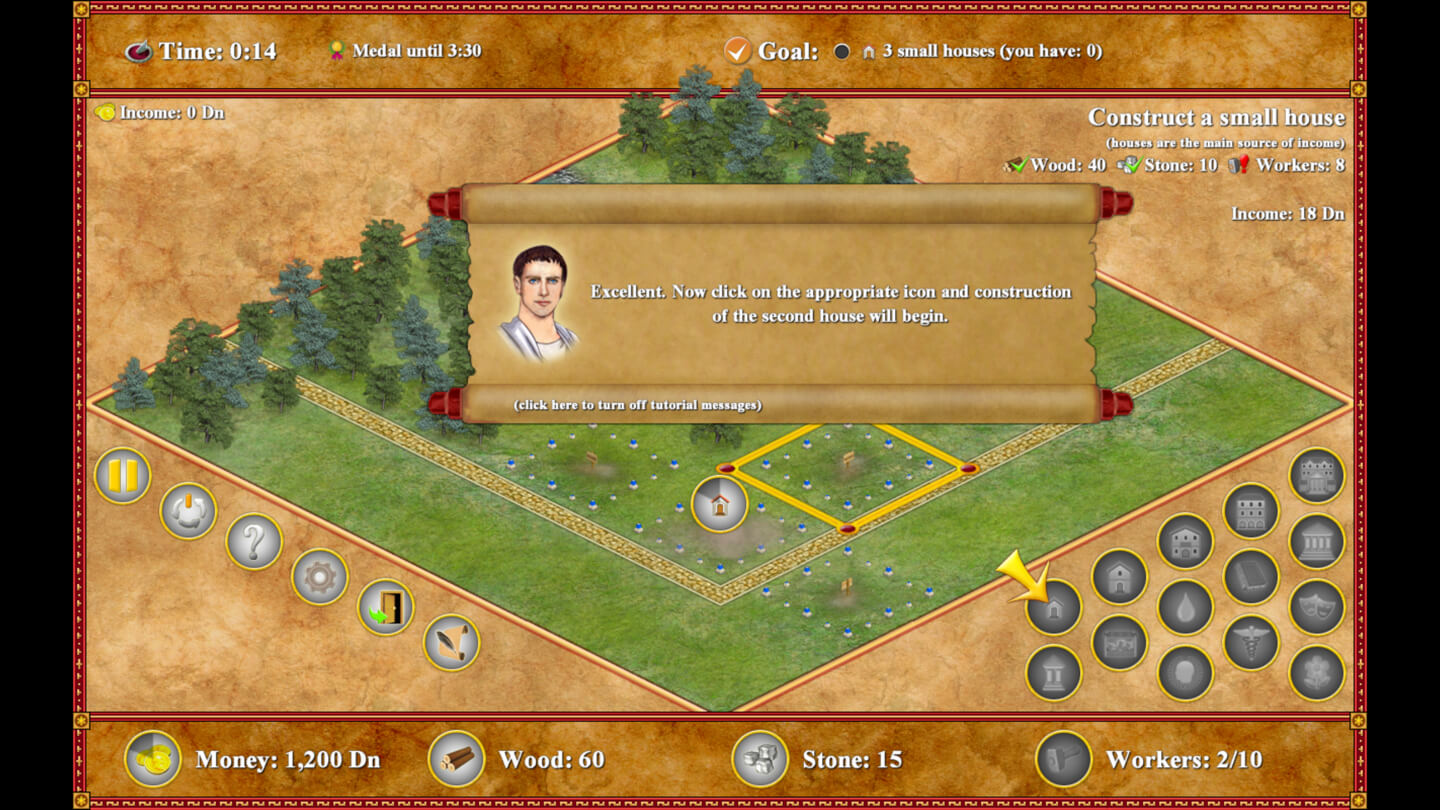
Task: Open settings via the gear button
Action: coord(320,577)
